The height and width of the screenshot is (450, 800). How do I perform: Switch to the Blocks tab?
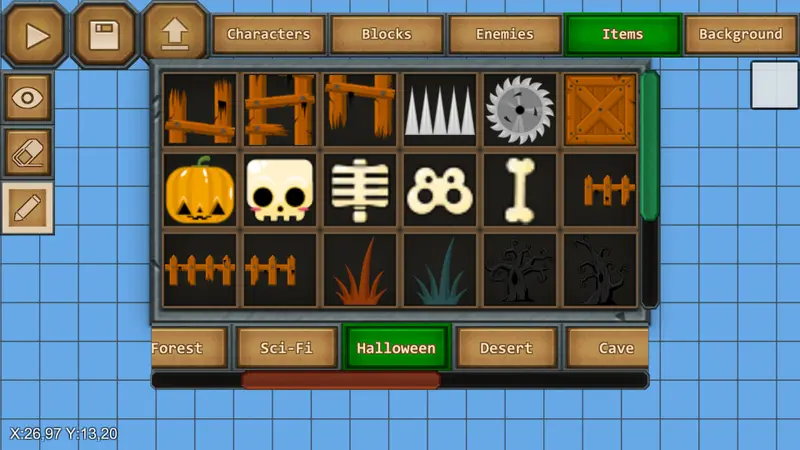tap(386, 35)
